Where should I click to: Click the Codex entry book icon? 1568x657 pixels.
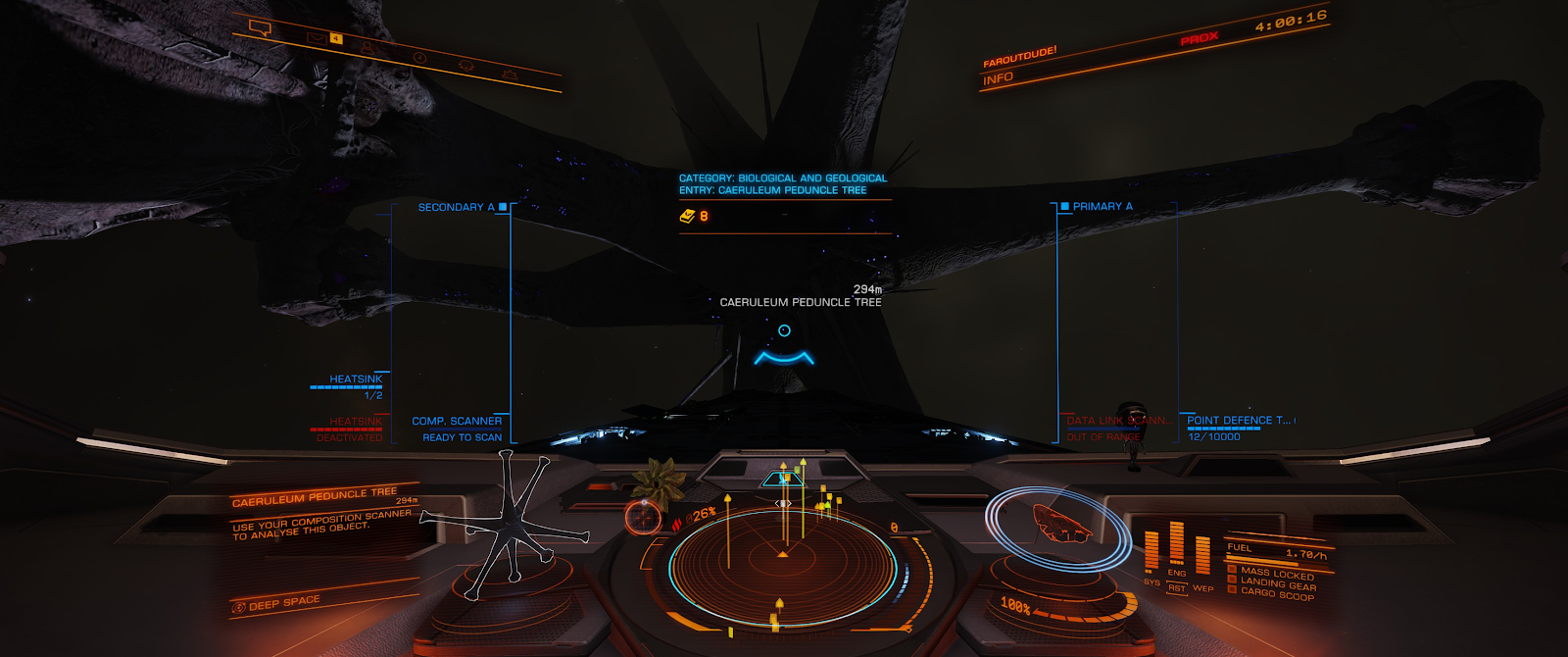[x=687, y=216]
